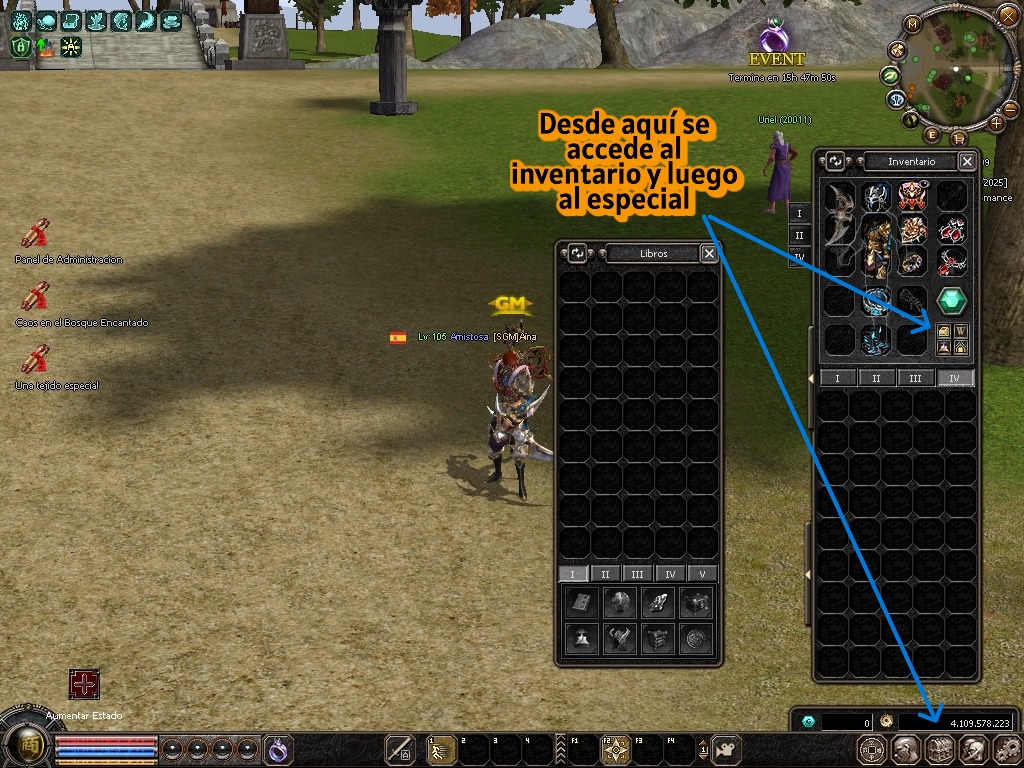
Task: Open the Una tejido especial quest scroll
Action: coord(37,358)
